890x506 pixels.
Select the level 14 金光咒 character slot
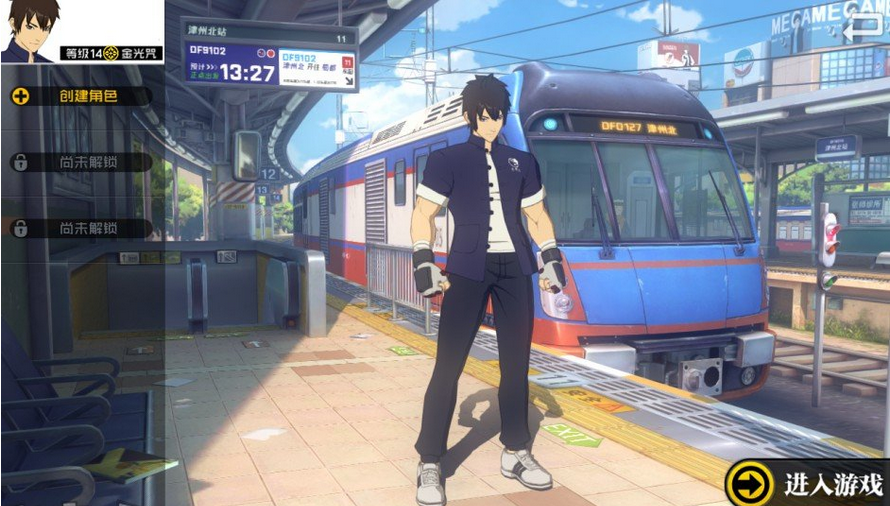tap(82, 32)
